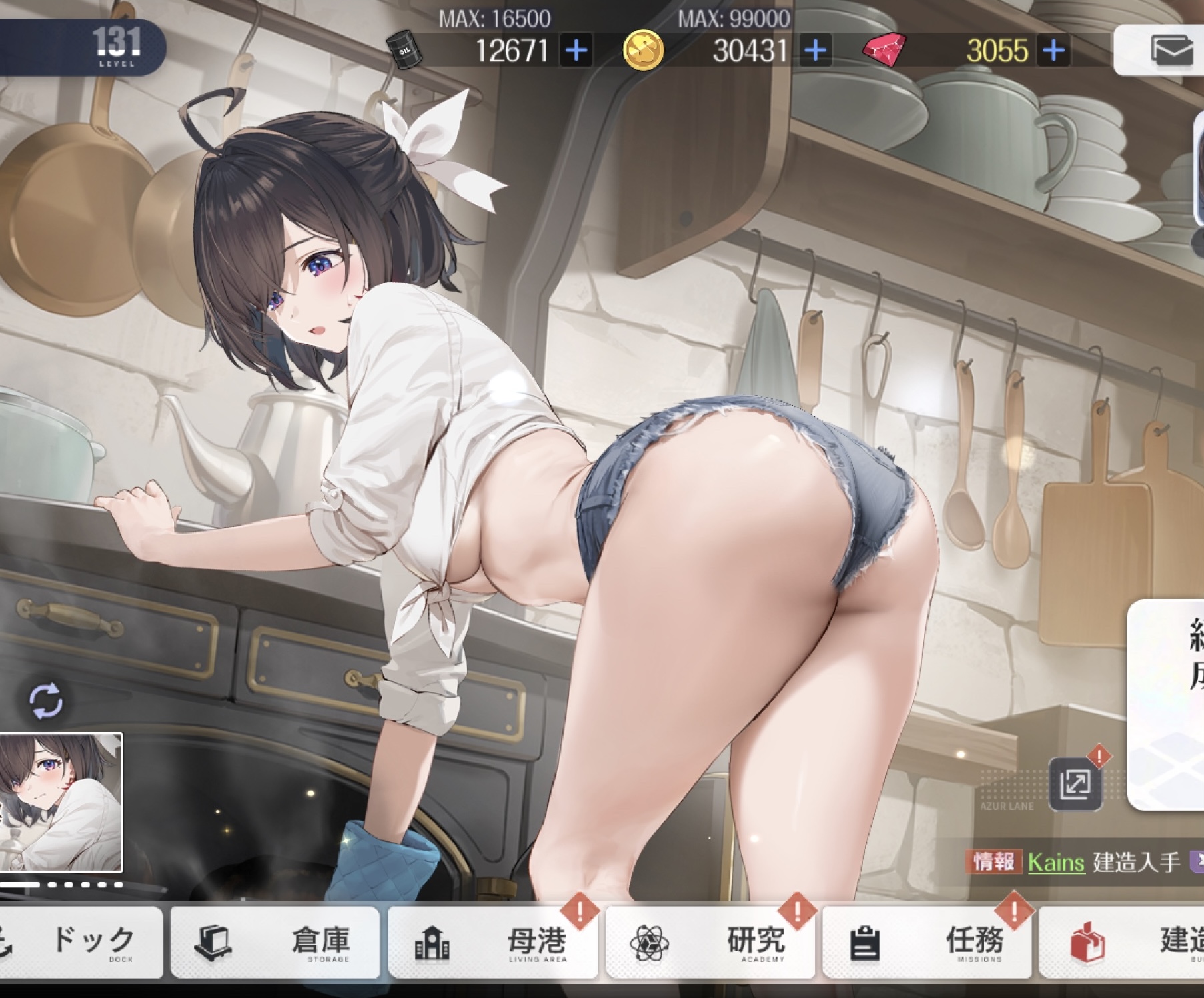
Task: Open the Missions (任務) list
Action: [927, 941]
